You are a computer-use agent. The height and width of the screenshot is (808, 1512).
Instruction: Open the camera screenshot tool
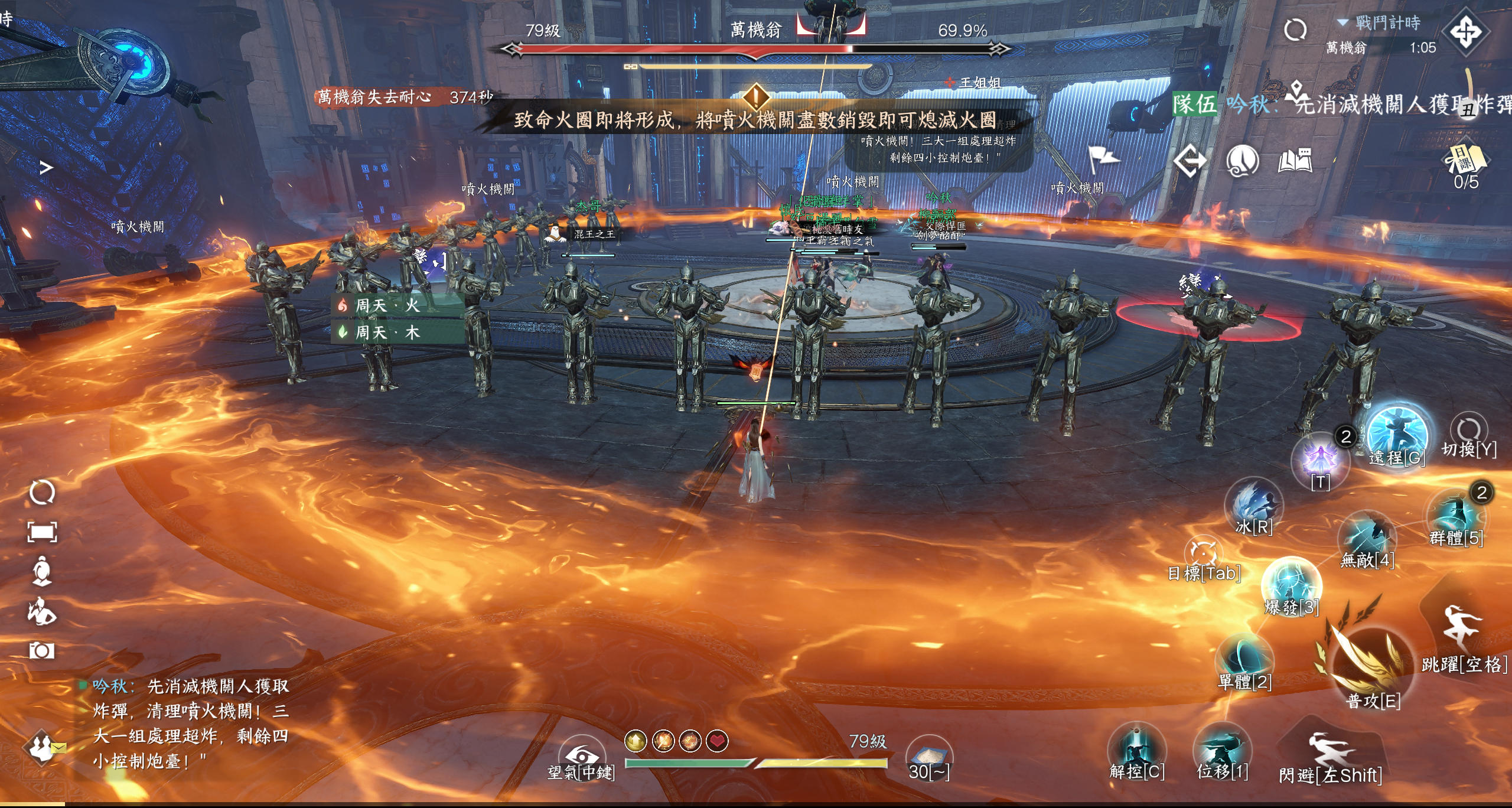pos(42,651)
